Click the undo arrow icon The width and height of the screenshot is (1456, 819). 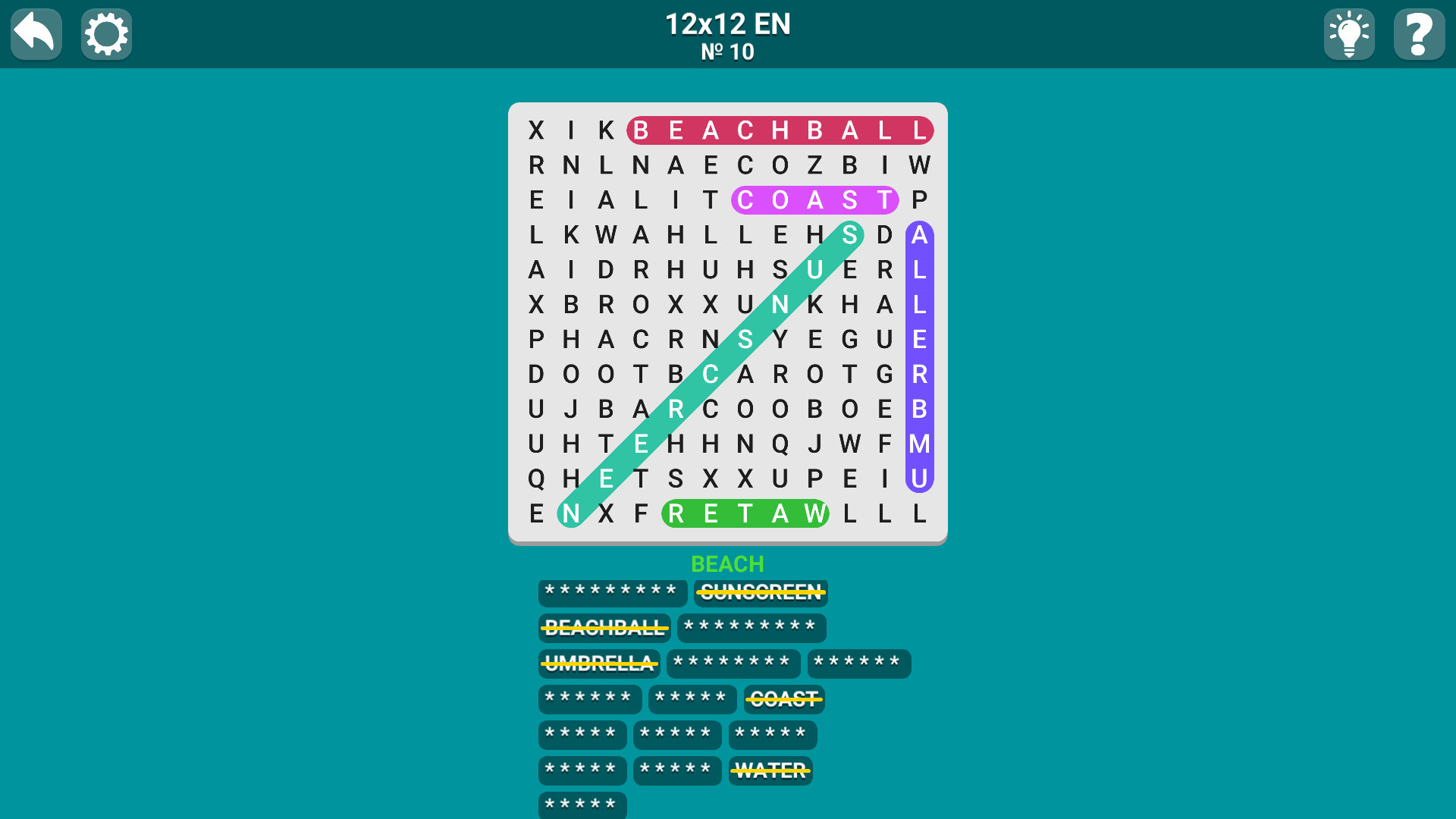click(35, 33)
